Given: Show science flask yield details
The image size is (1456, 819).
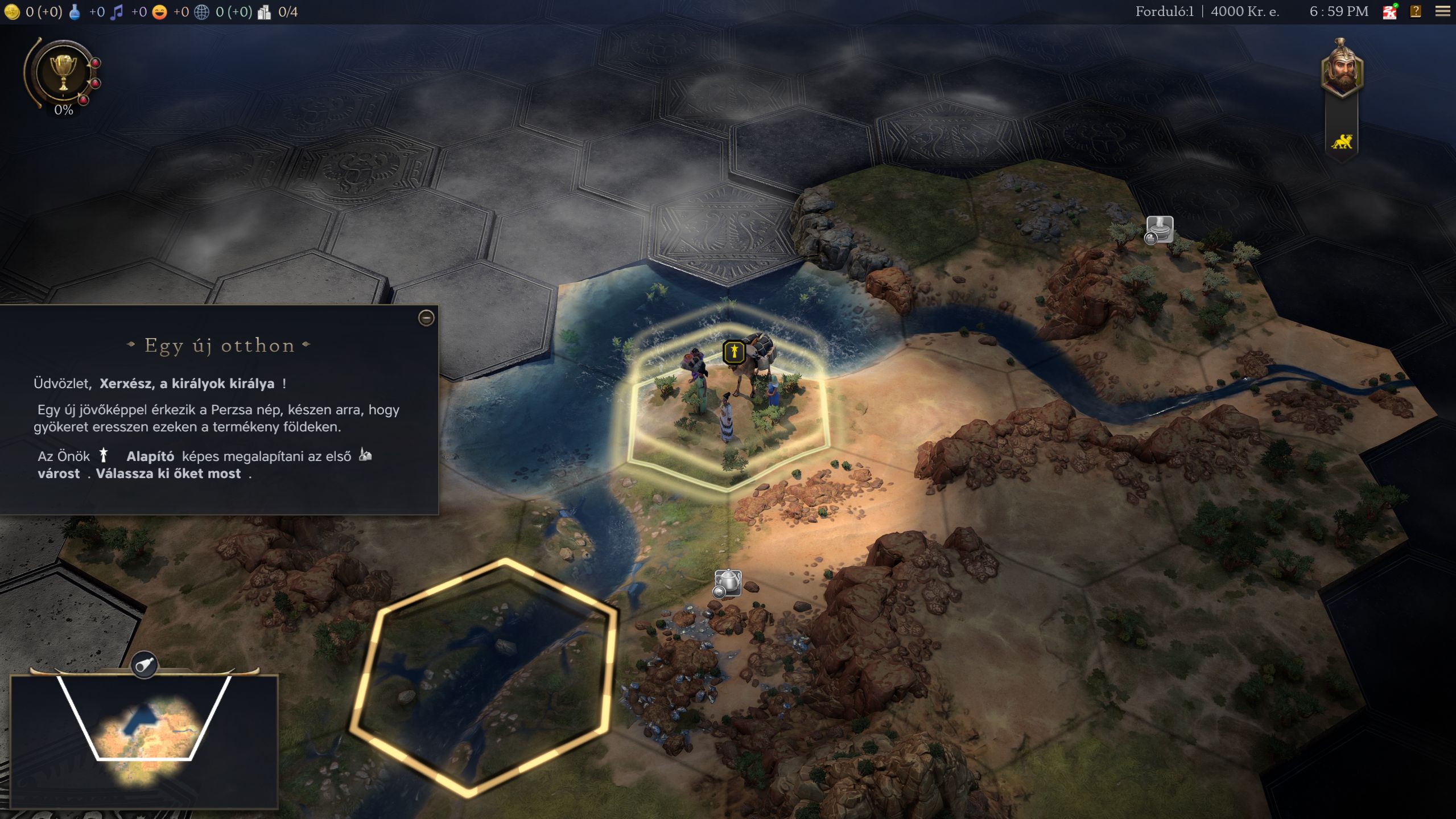Looking at the screenshot, I should click(75, 12).
